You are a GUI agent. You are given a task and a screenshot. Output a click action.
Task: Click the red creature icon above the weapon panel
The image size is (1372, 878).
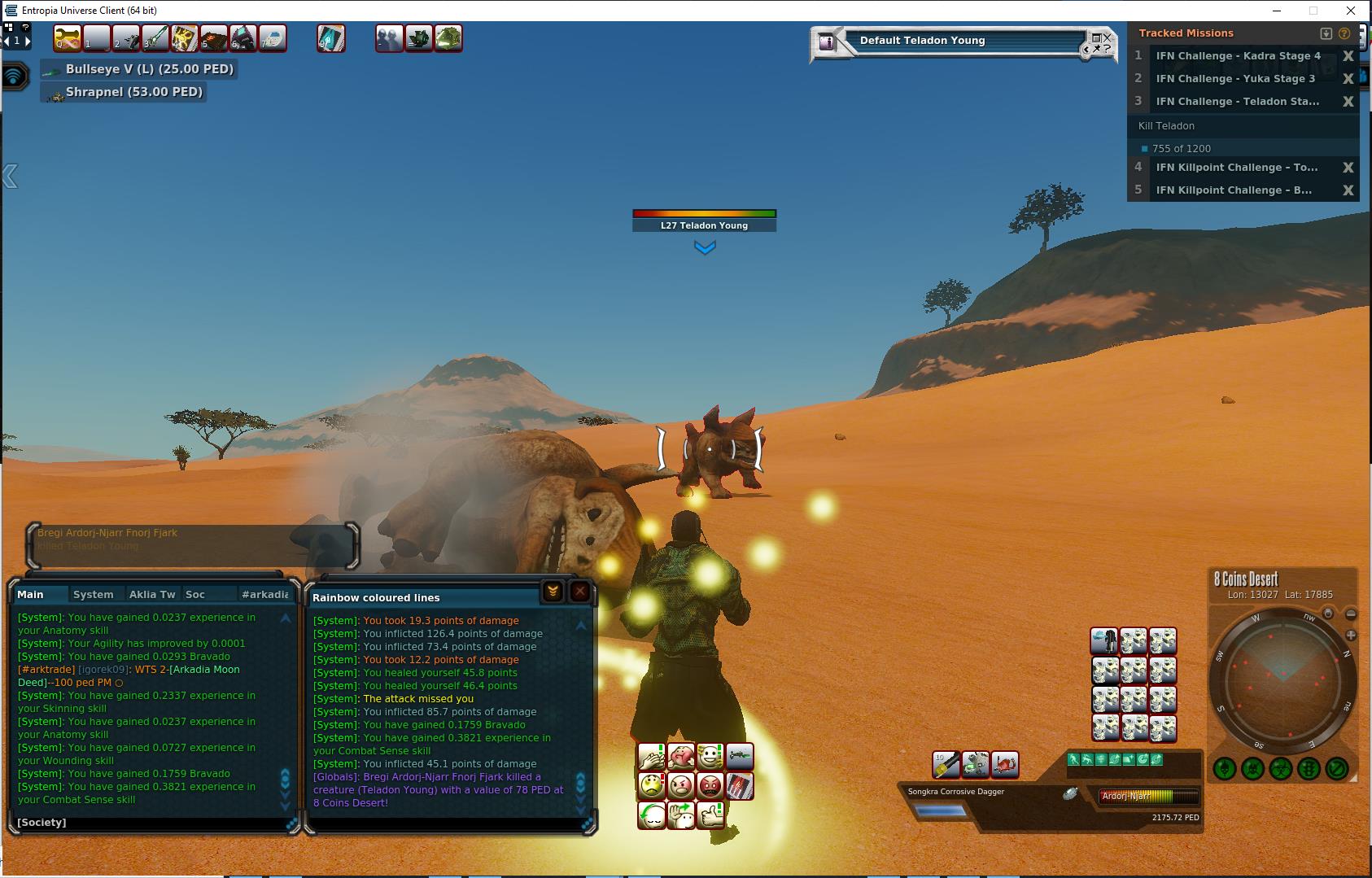[1005, 764]
